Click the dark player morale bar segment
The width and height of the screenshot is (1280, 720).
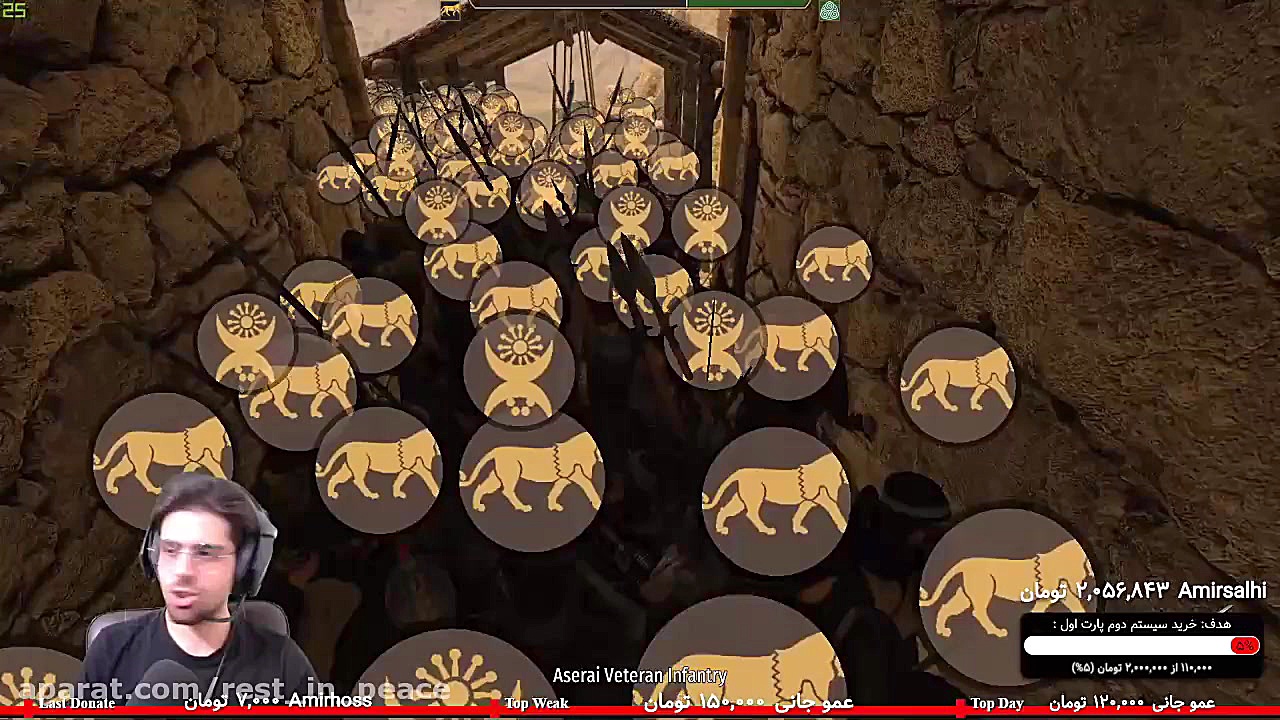580,6
